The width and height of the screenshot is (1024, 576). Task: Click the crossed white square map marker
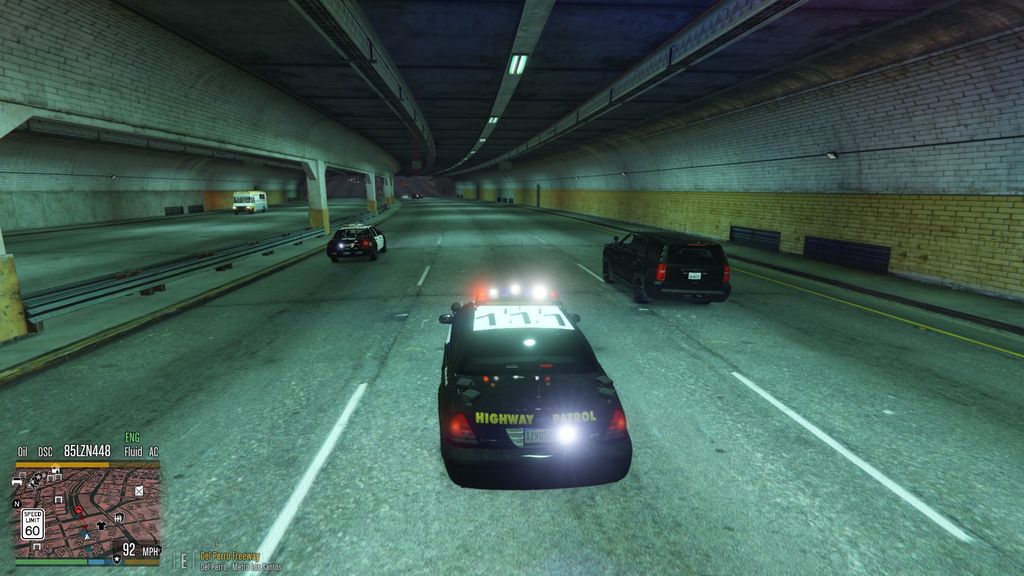point(139,491)
